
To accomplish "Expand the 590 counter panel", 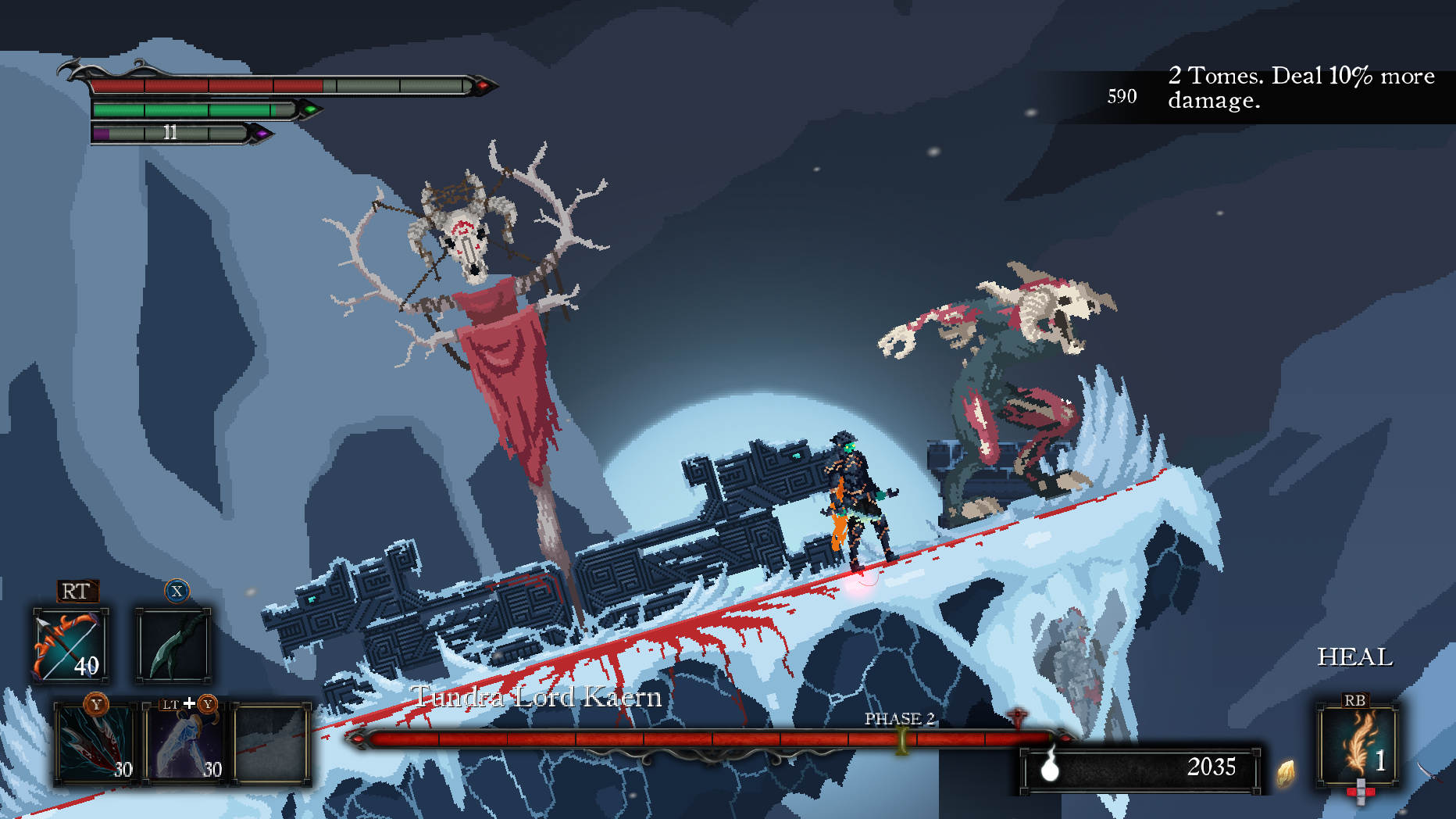I will coord(1121,97).
